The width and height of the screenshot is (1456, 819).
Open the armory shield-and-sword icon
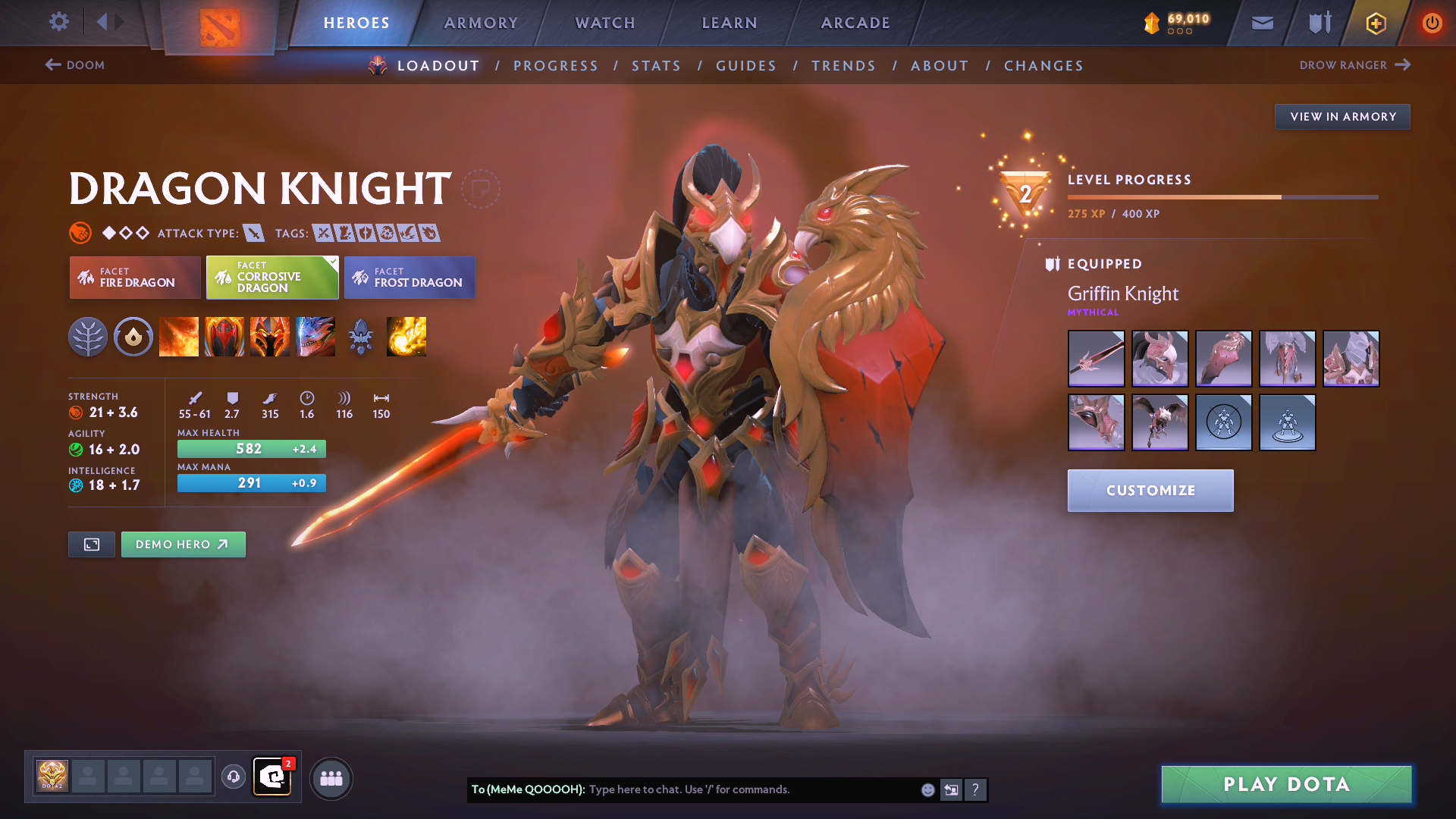[x=1318, y=23]
